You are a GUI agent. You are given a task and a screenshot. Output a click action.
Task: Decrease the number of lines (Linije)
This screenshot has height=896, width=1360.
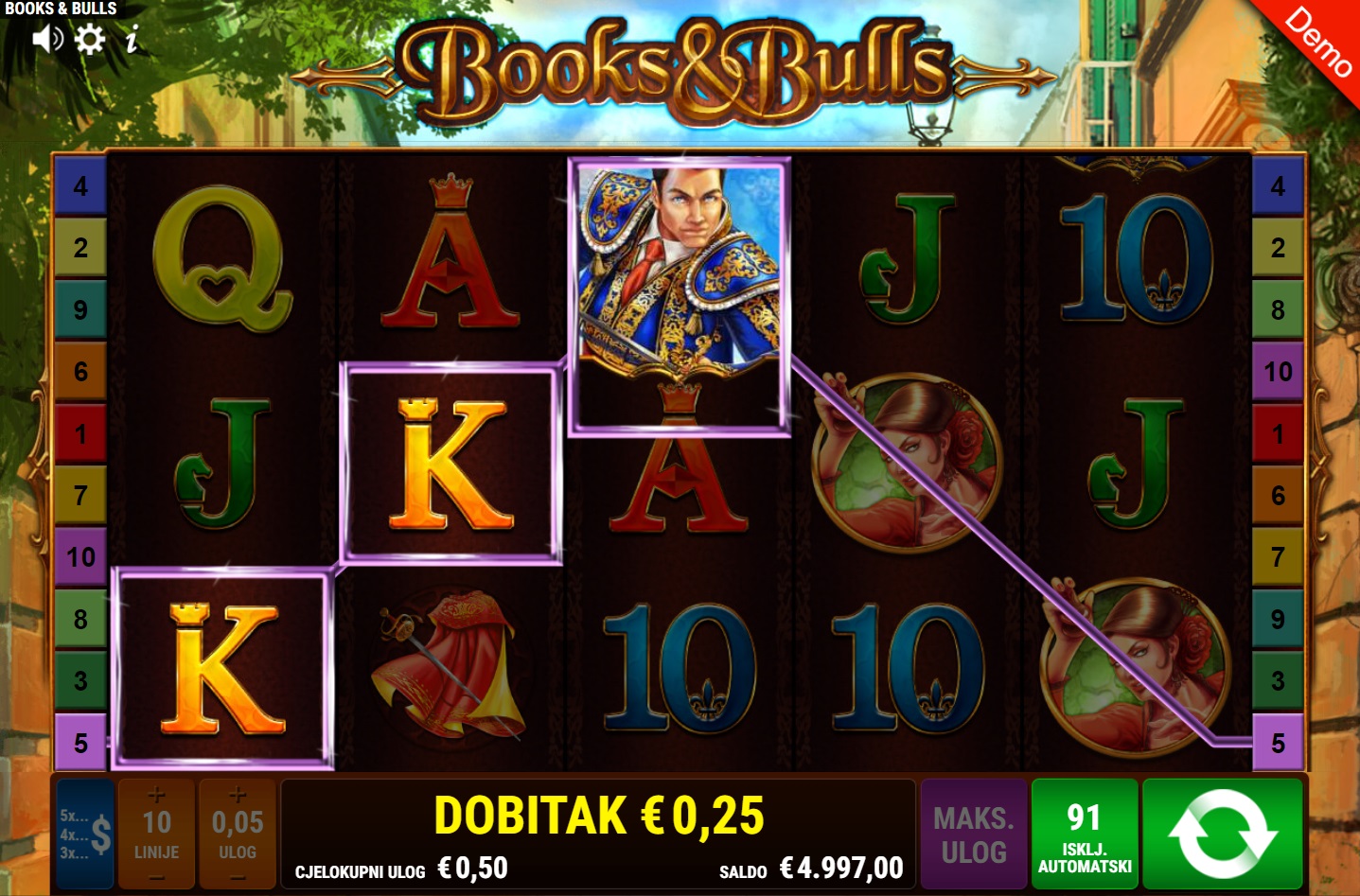[157, 878]
